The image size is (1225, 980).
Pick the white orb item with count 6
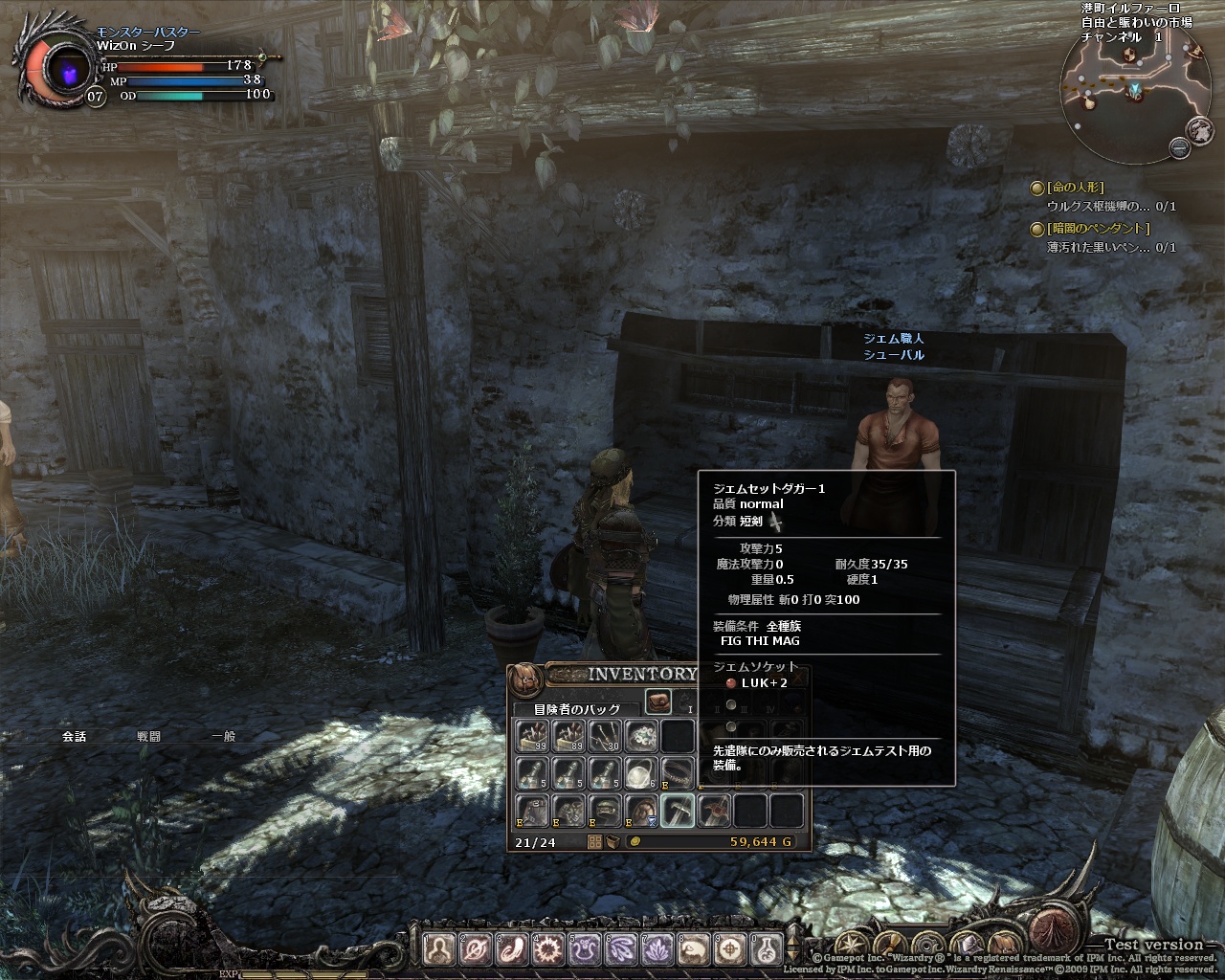click(640, 772)
